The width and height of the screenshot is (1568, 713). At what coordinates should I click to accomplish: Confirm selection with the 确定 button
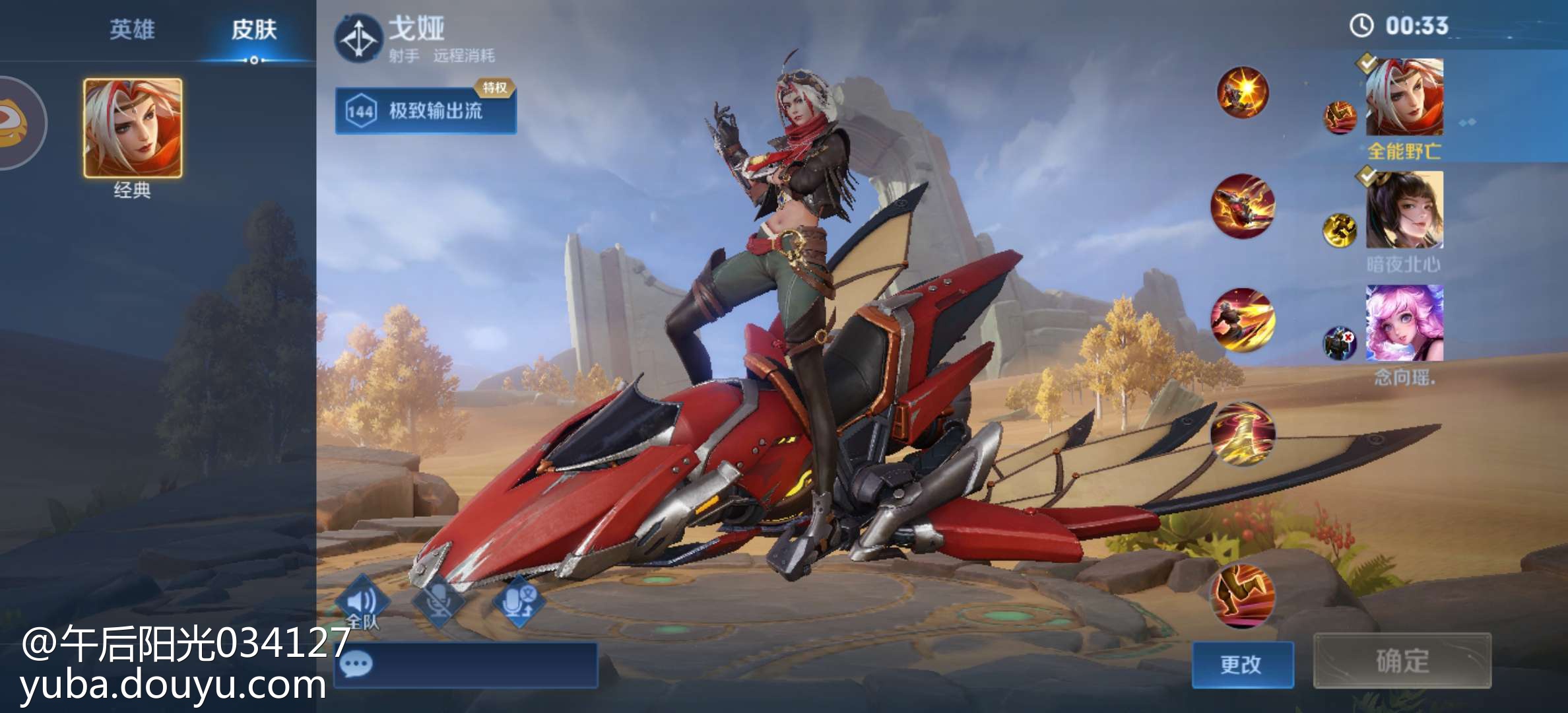click(x=1402, y=661)
